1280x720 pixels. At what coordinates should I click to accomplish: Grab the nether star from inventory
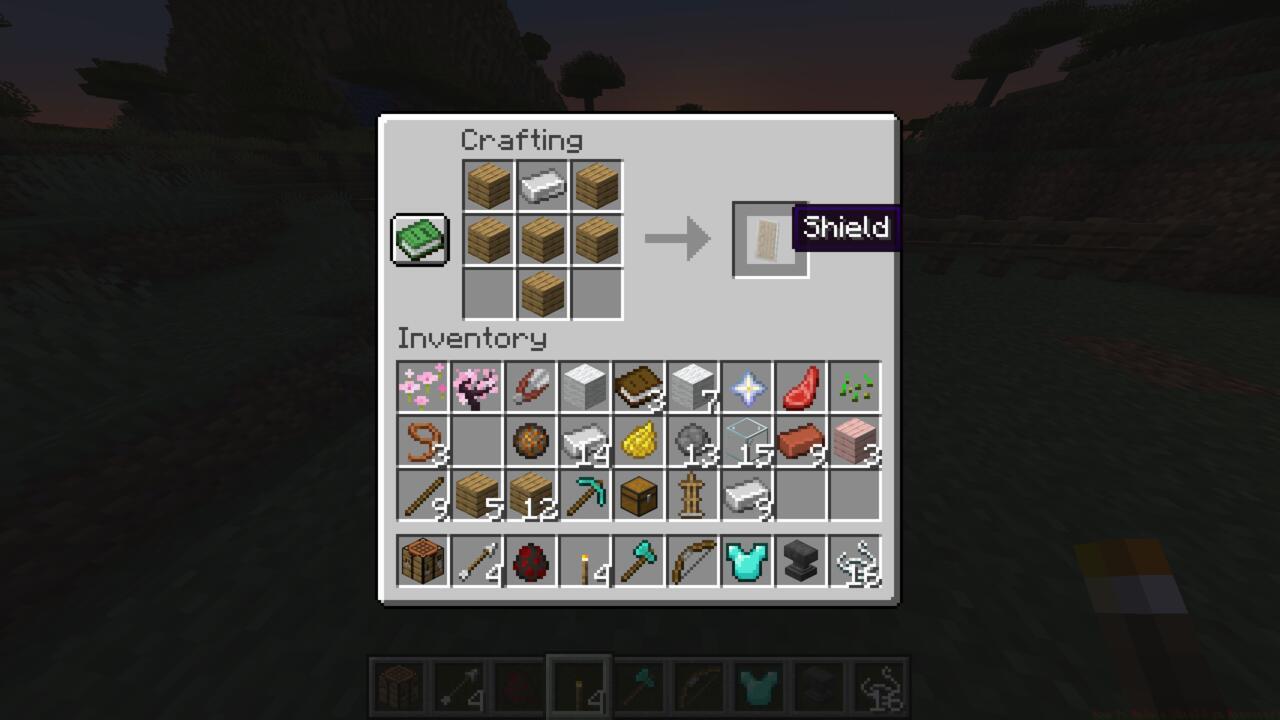tap(747, 388)
